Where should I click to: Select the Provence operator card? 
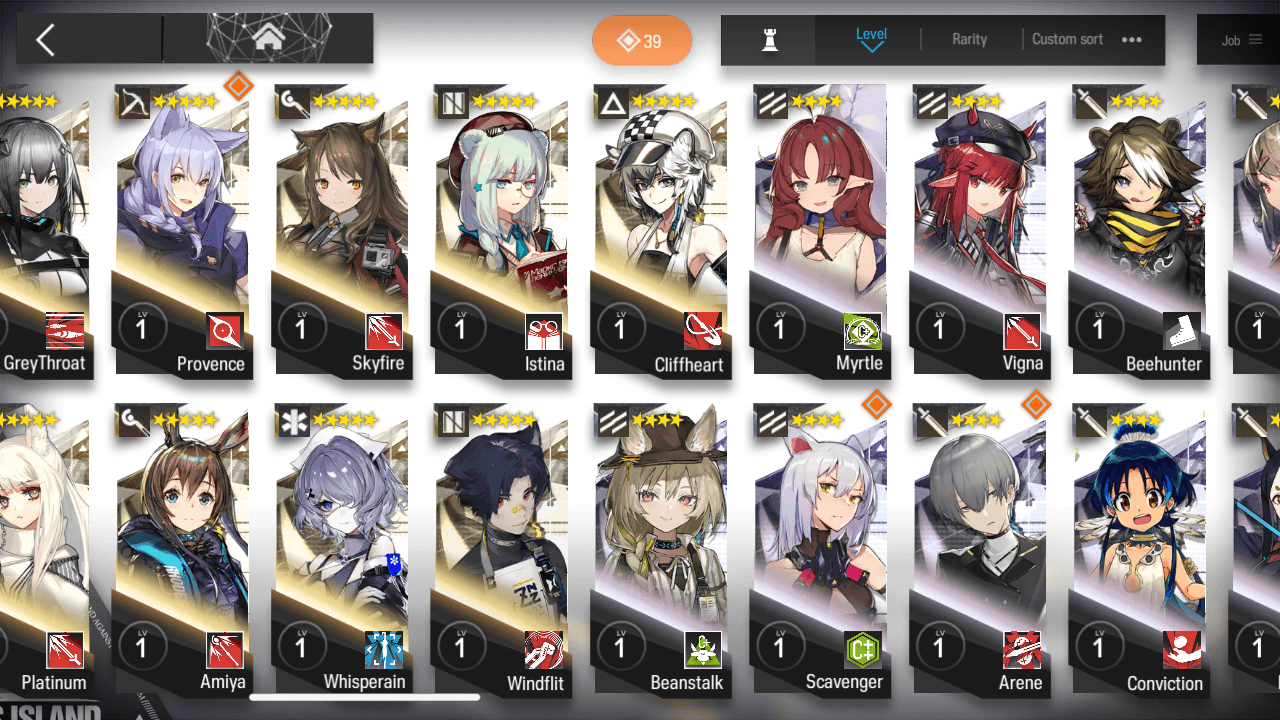coord(182,230)
